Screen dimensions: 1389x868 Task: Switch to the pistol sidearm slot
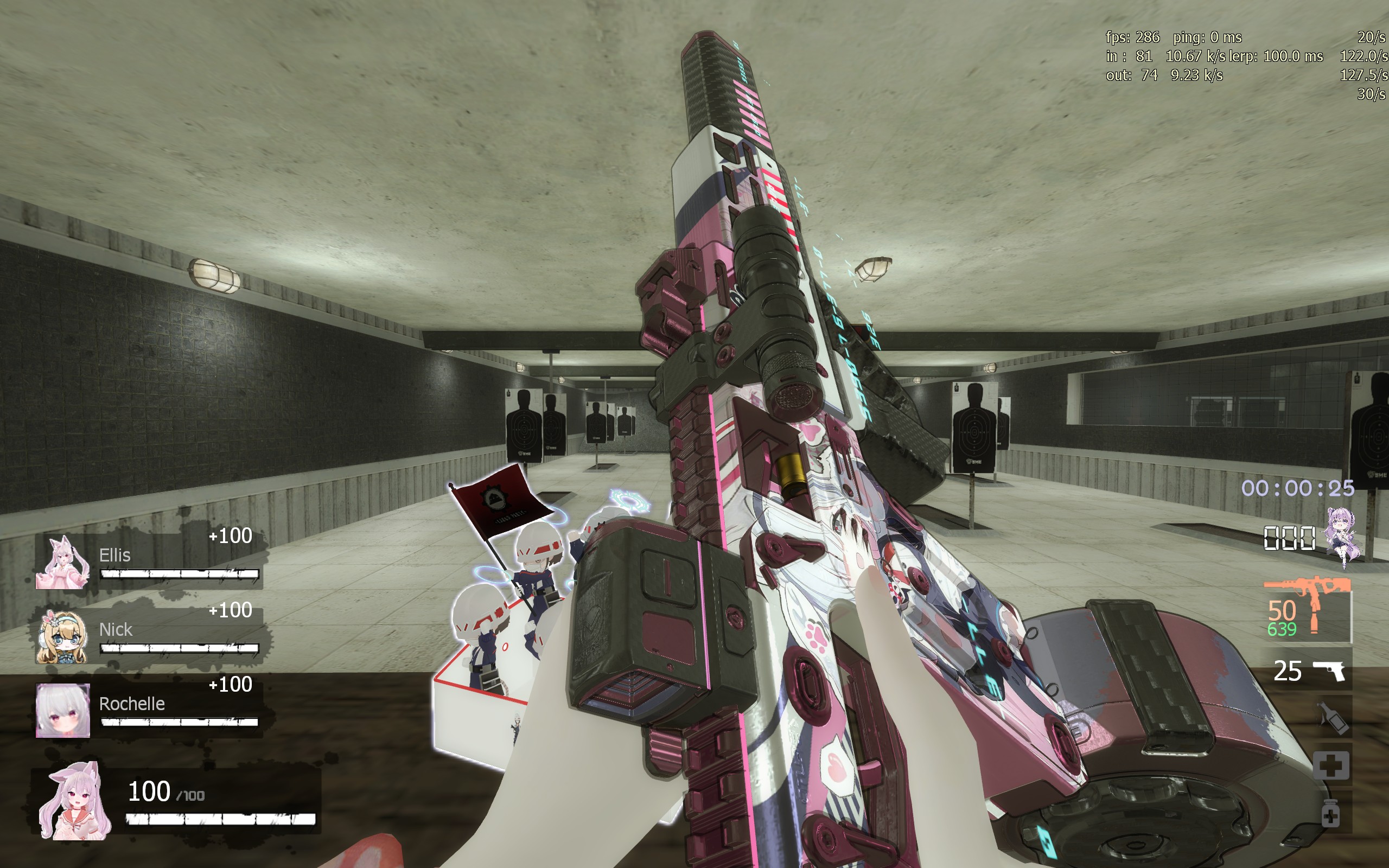[x=1308, y=671]
